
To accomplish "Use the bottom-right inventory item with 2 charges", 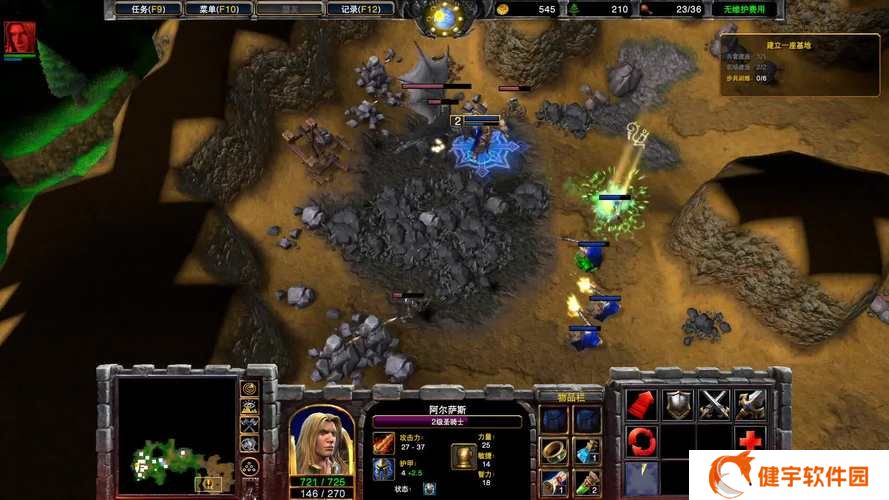I will [x=586, y=483].
